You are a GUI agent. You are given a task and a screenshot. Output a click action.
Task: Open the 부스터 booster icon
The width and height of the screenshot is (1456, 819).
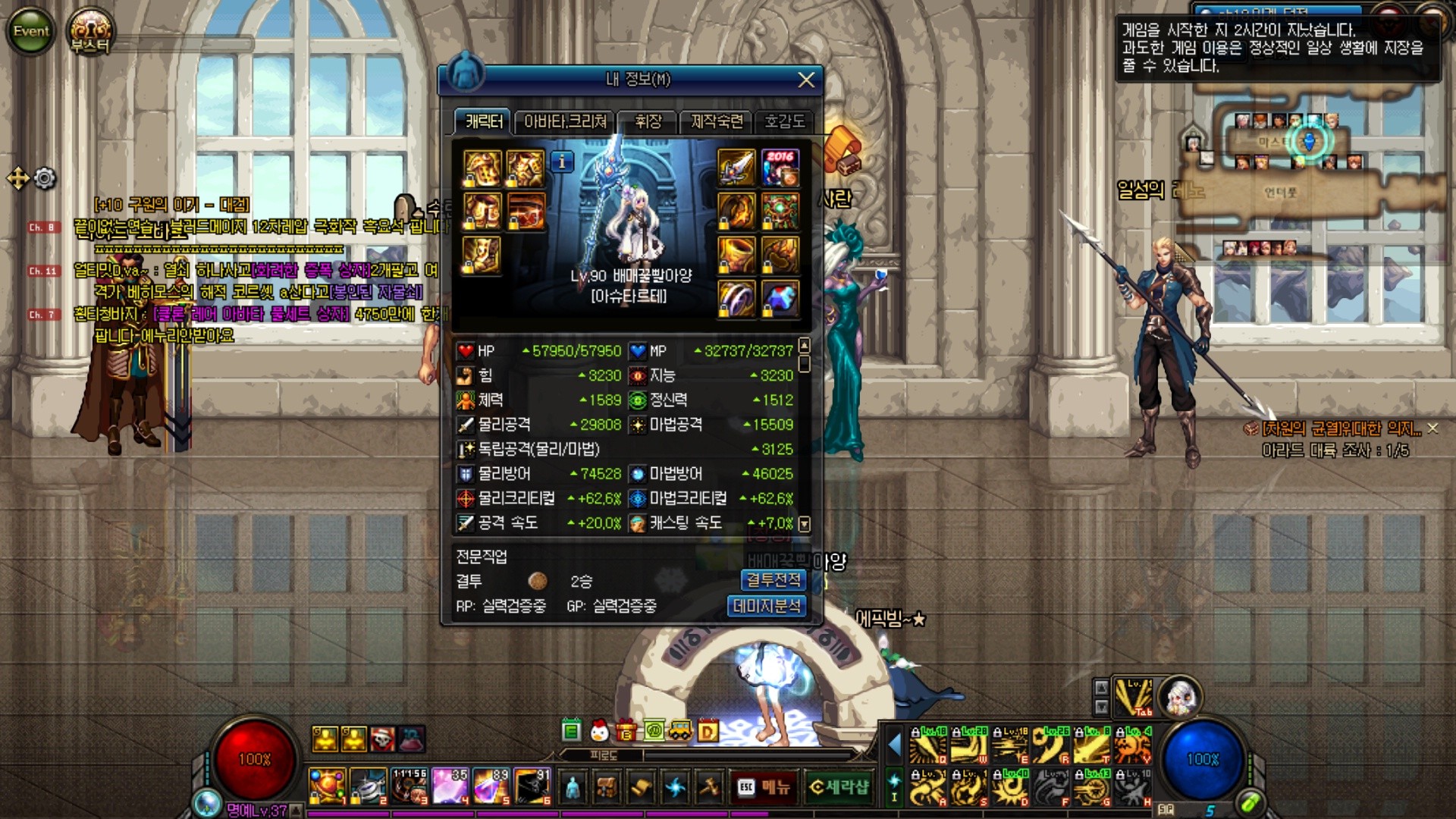pos(91,33)
